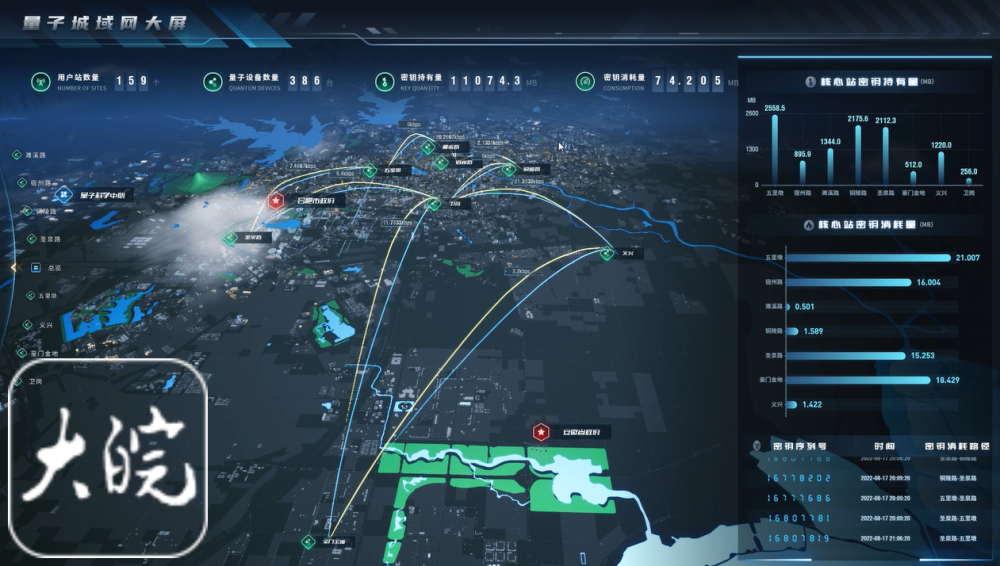Viewport: 1000px width, 566px height.
Task: Collapse sidebar with the yellow arrow
Action: pos(13,268)
